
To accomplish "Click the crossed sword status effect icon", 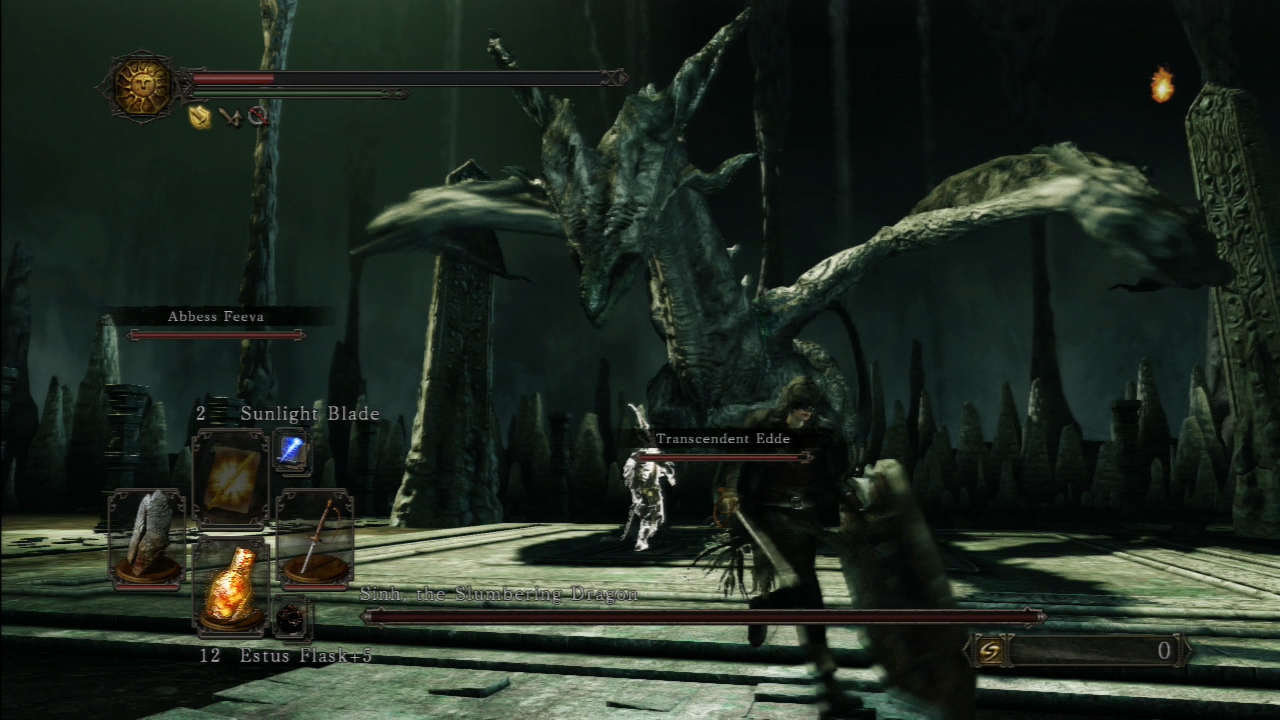I will point(230,117).
